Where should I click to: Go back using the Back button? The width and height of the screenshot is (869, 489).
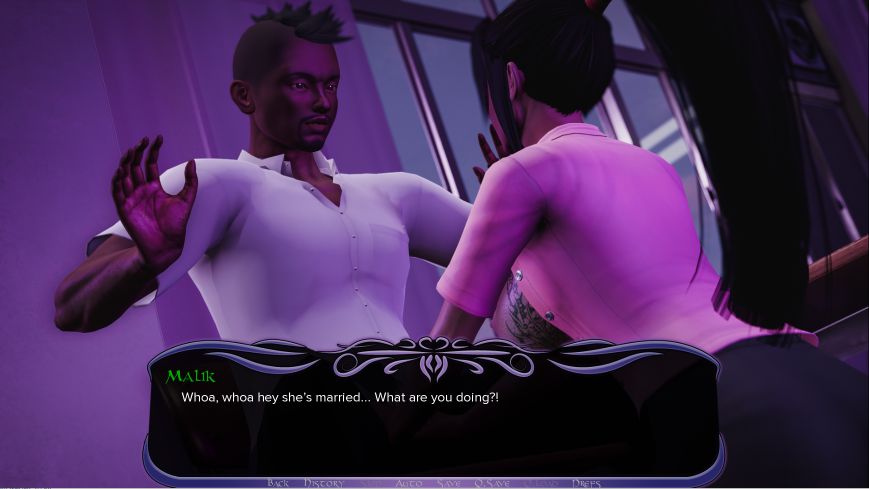pyautogui.click(x=278, y=483)
